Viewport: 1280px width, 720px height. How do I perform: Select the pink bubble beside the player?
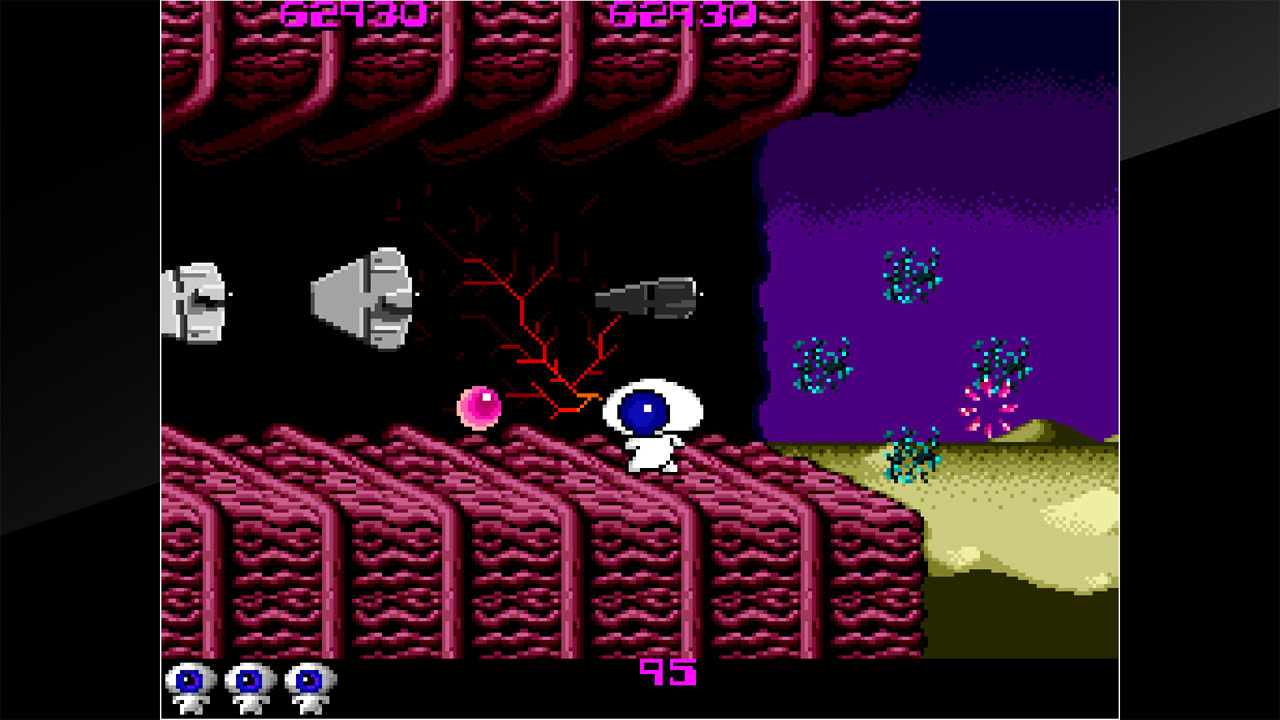[478, 408]
